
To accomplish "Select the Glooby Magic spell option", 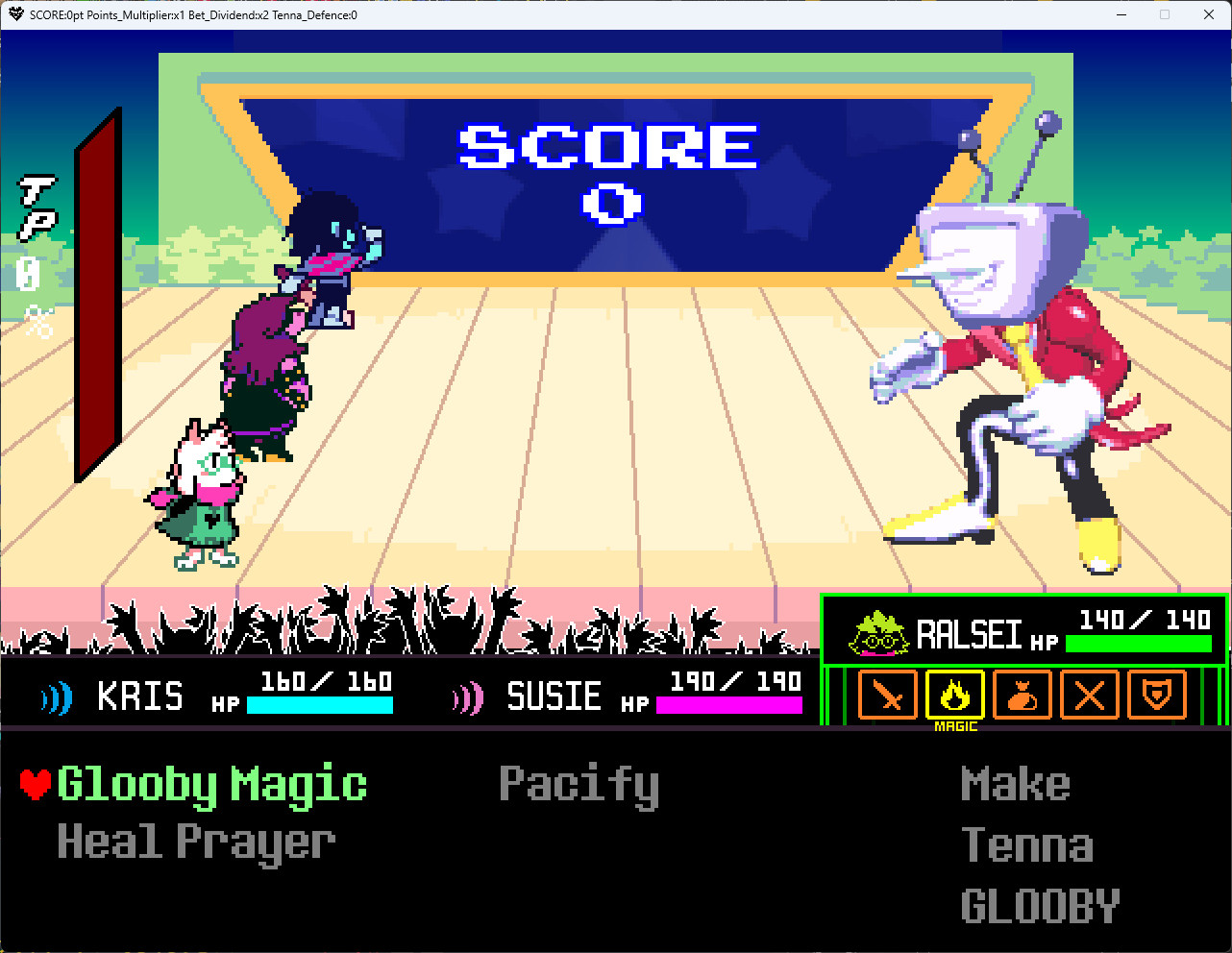I will 211,783.
